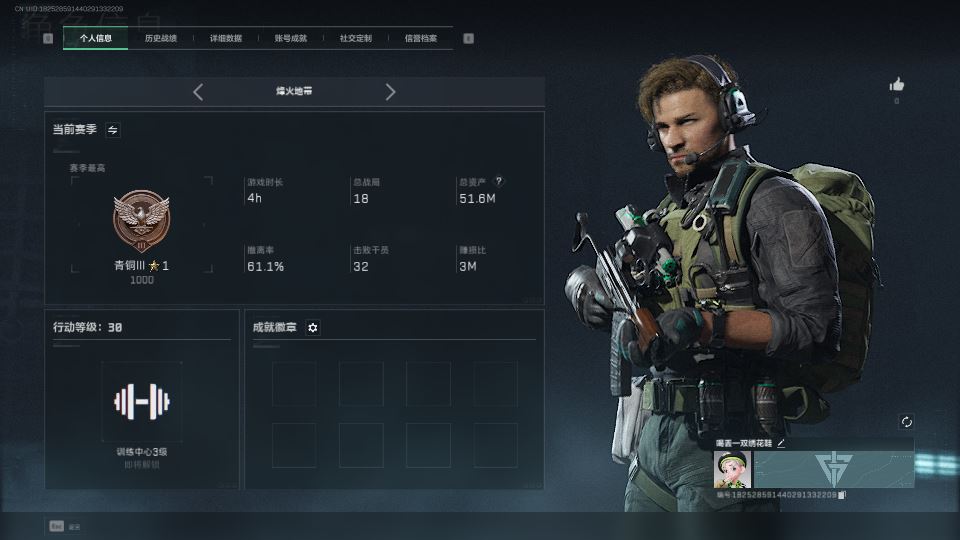Open the 总资产 help question mark
Screen dimensions: 960x540
499,182
